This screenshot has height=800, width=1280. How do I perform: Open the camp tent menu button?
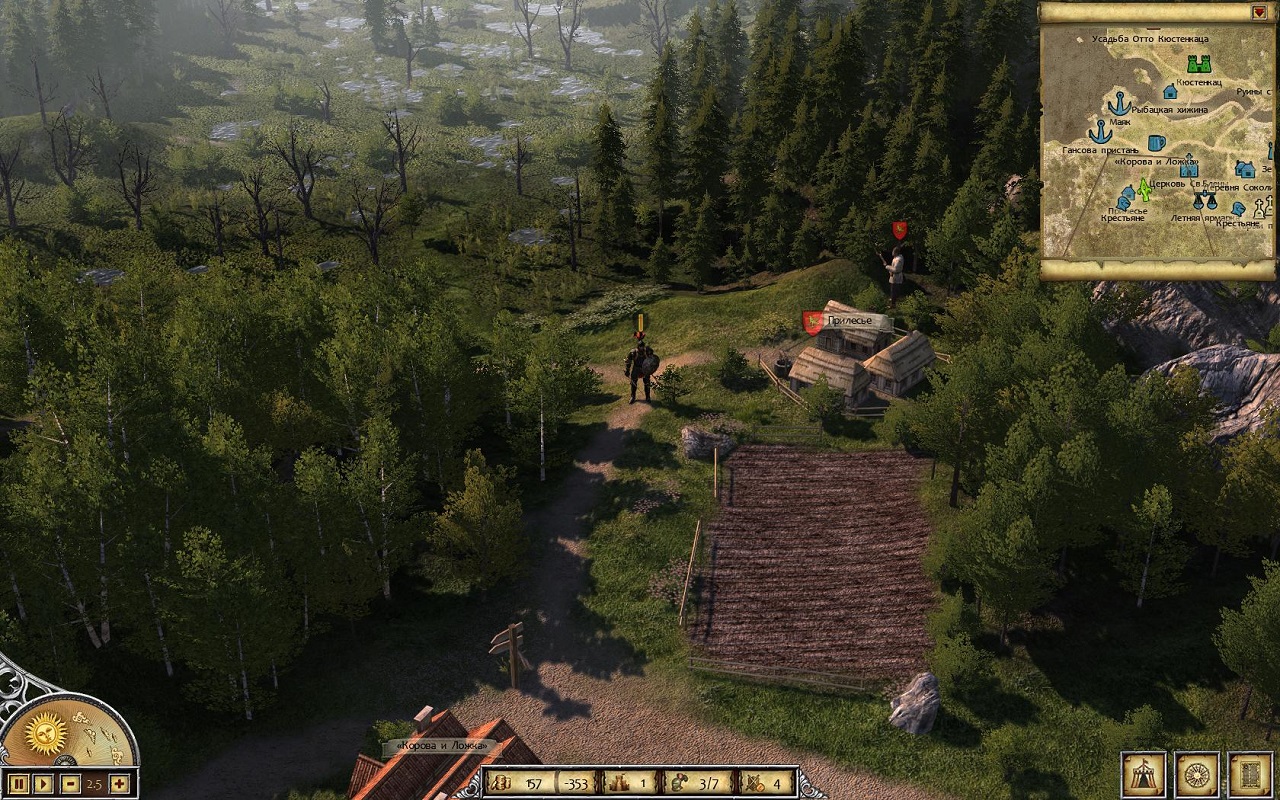[1142, 774]
